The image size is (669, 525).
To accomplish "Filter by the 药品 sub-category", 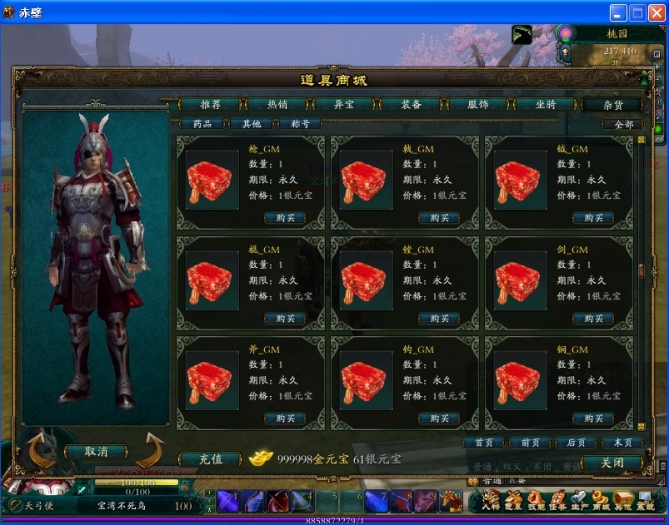I will (x=202, y=124).
